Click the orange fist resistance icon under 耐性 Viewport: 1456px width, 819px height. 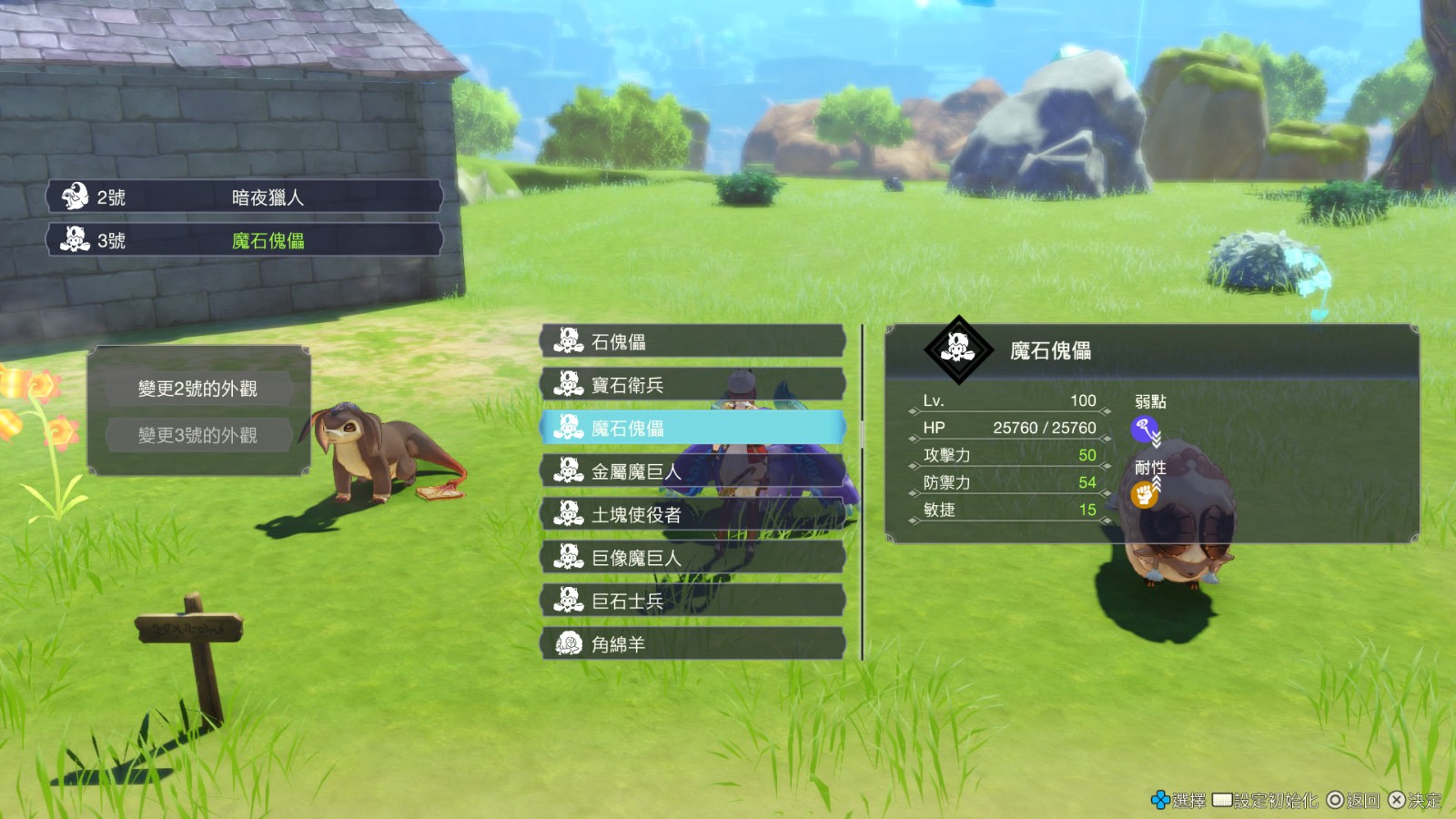click(1144, 495)
